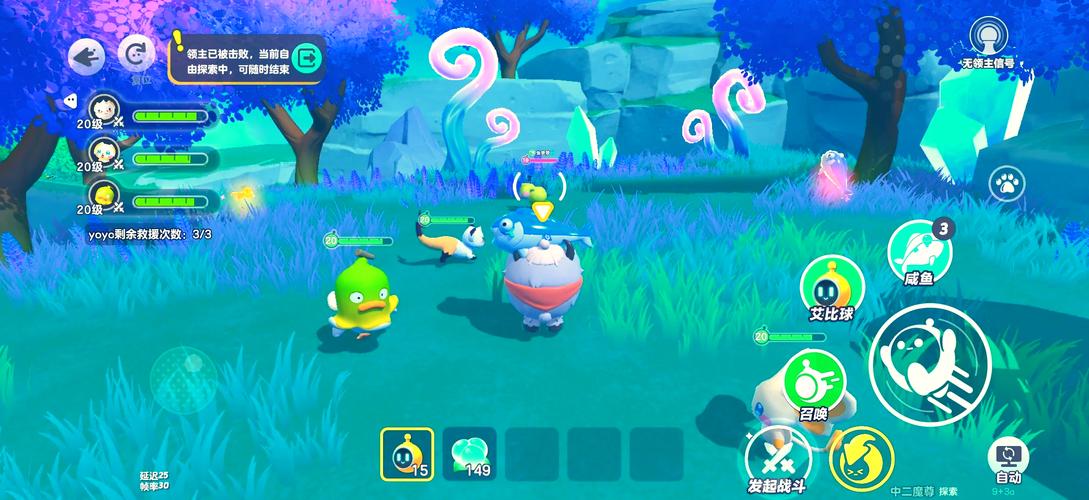Select the third yellow duck teammate portrait
Screen dimensions: 1089x500
[103, 193]
